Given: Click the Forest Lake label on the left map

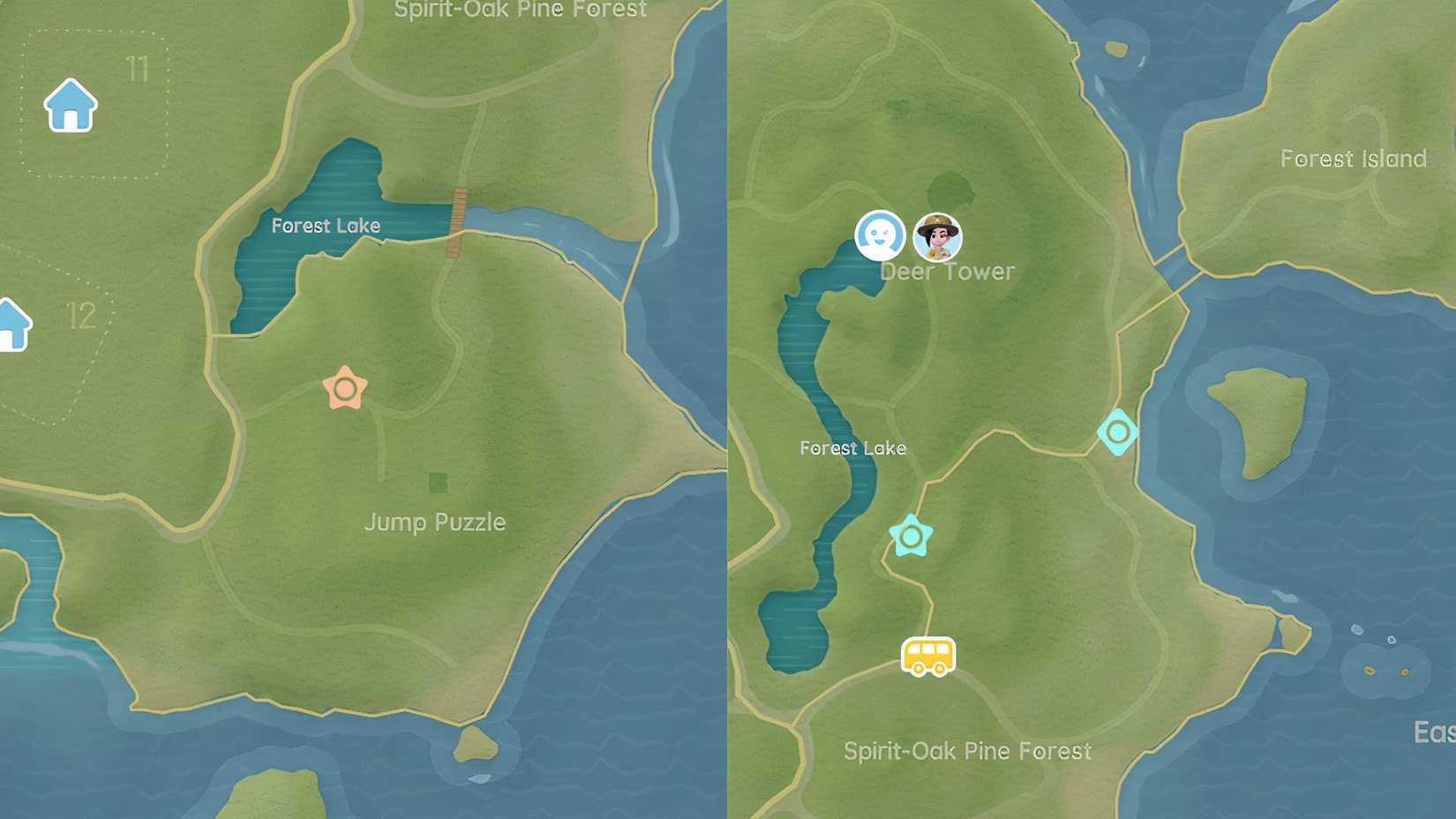Looking at the screenshot, I should pos(327,226).
